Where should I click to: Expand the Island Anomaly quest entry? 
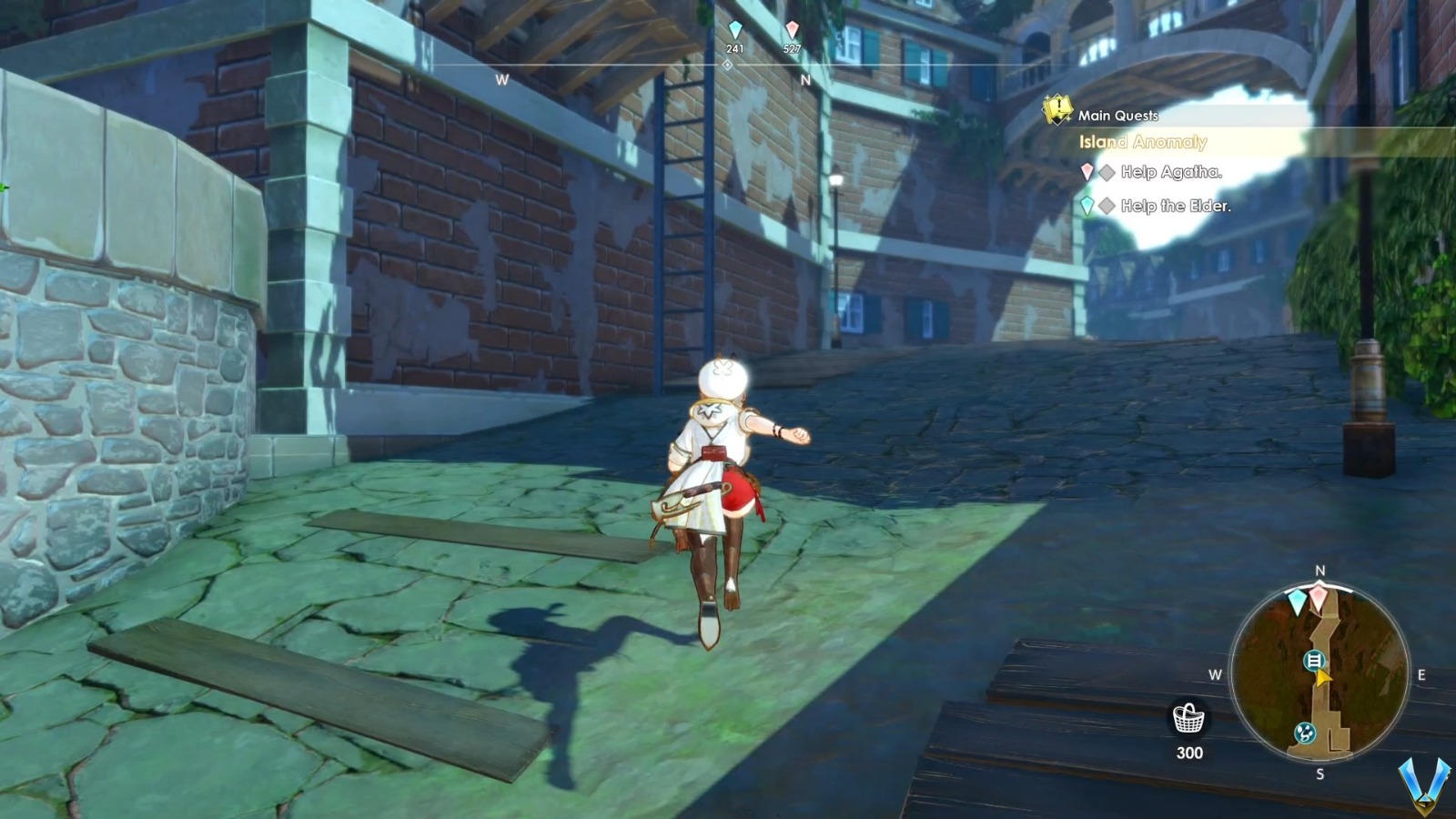[1143, 143]
